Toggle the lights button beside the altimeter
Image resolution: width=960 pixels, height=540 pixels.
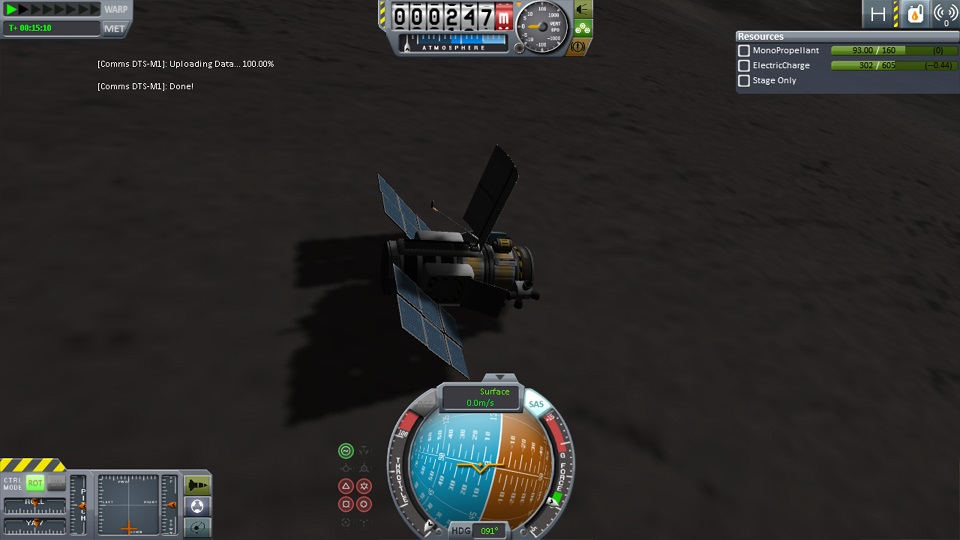[x=583, y=9]
